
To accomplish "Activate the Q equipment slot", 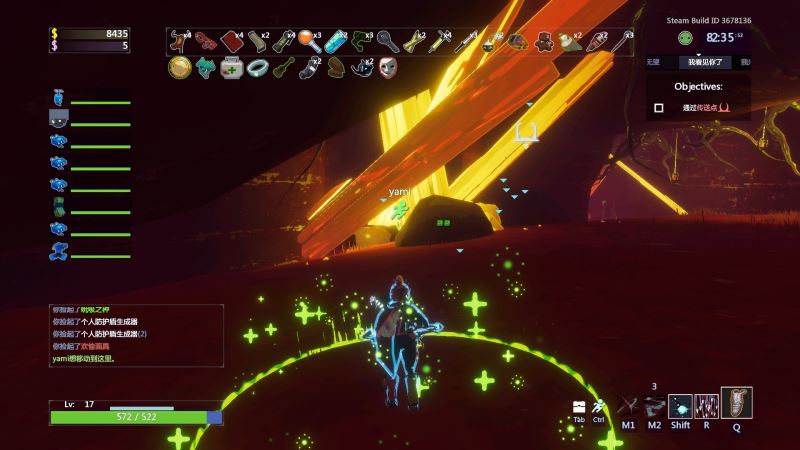I will [736, 402].
